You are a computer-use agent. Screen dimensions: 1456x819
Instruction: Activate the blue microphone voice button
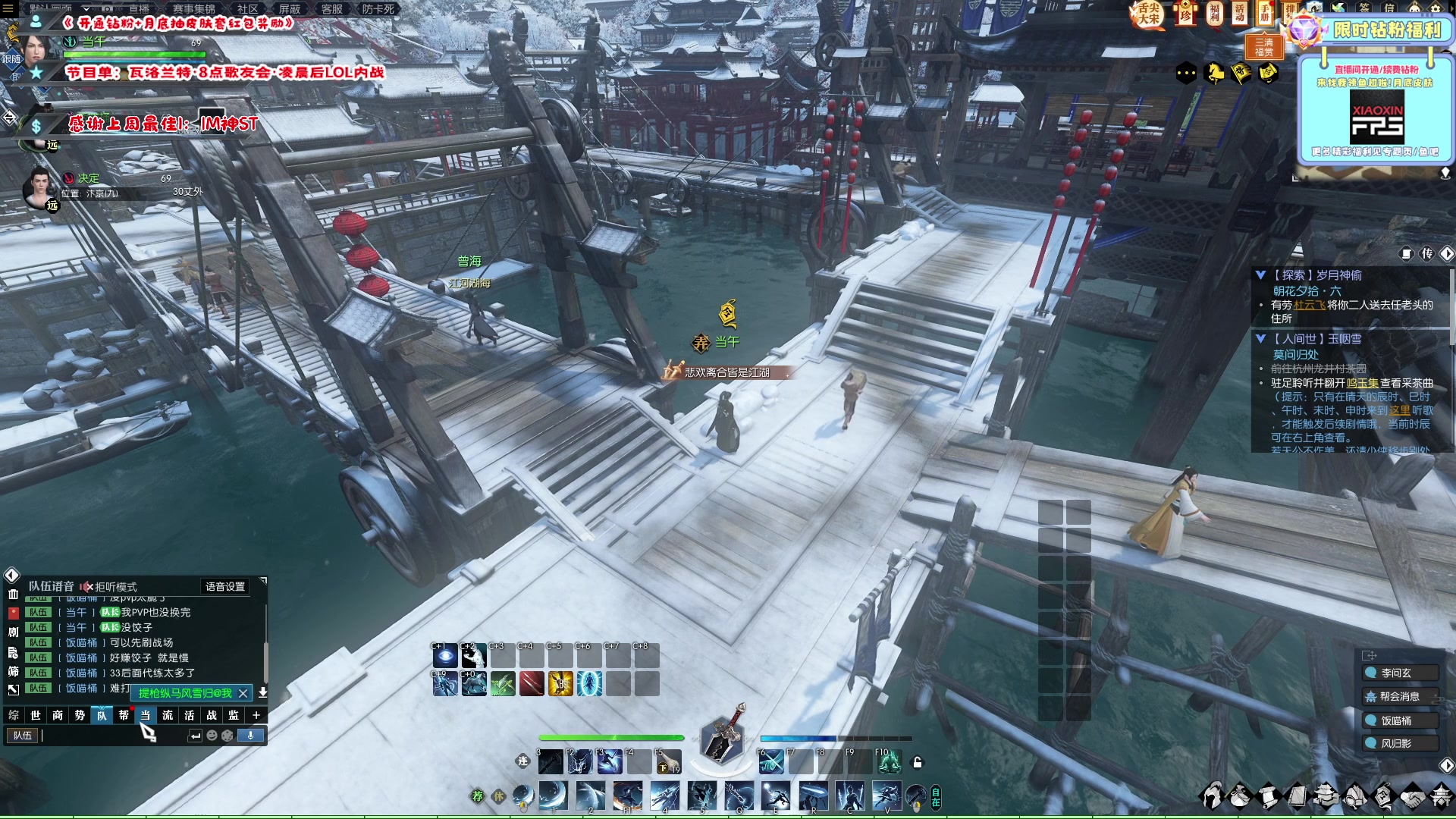(x=250, y=736)
